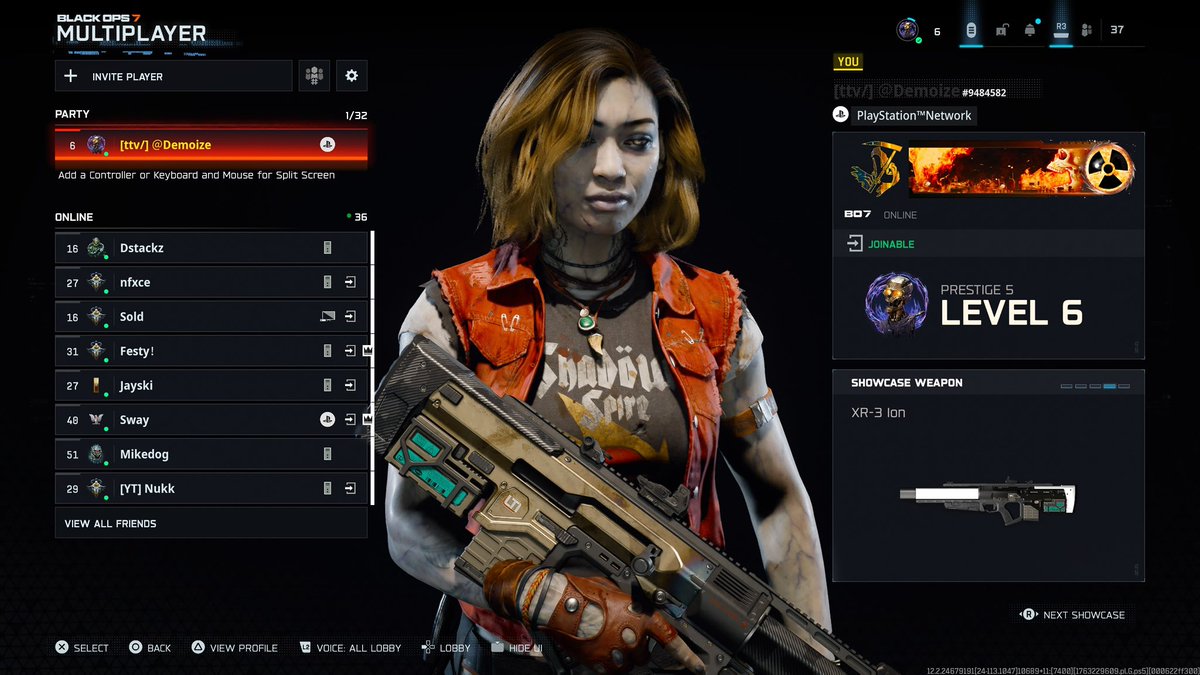
Task: Choose Dstackz in the online friends list
Action: [x=210, y=248]
